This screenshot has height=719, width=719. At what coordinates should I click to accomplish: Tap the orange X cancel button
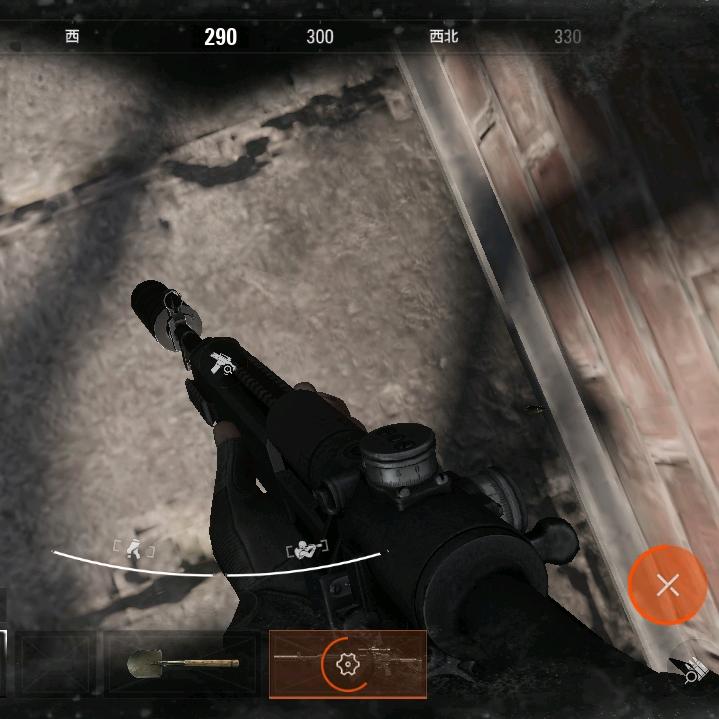[667, 586]
